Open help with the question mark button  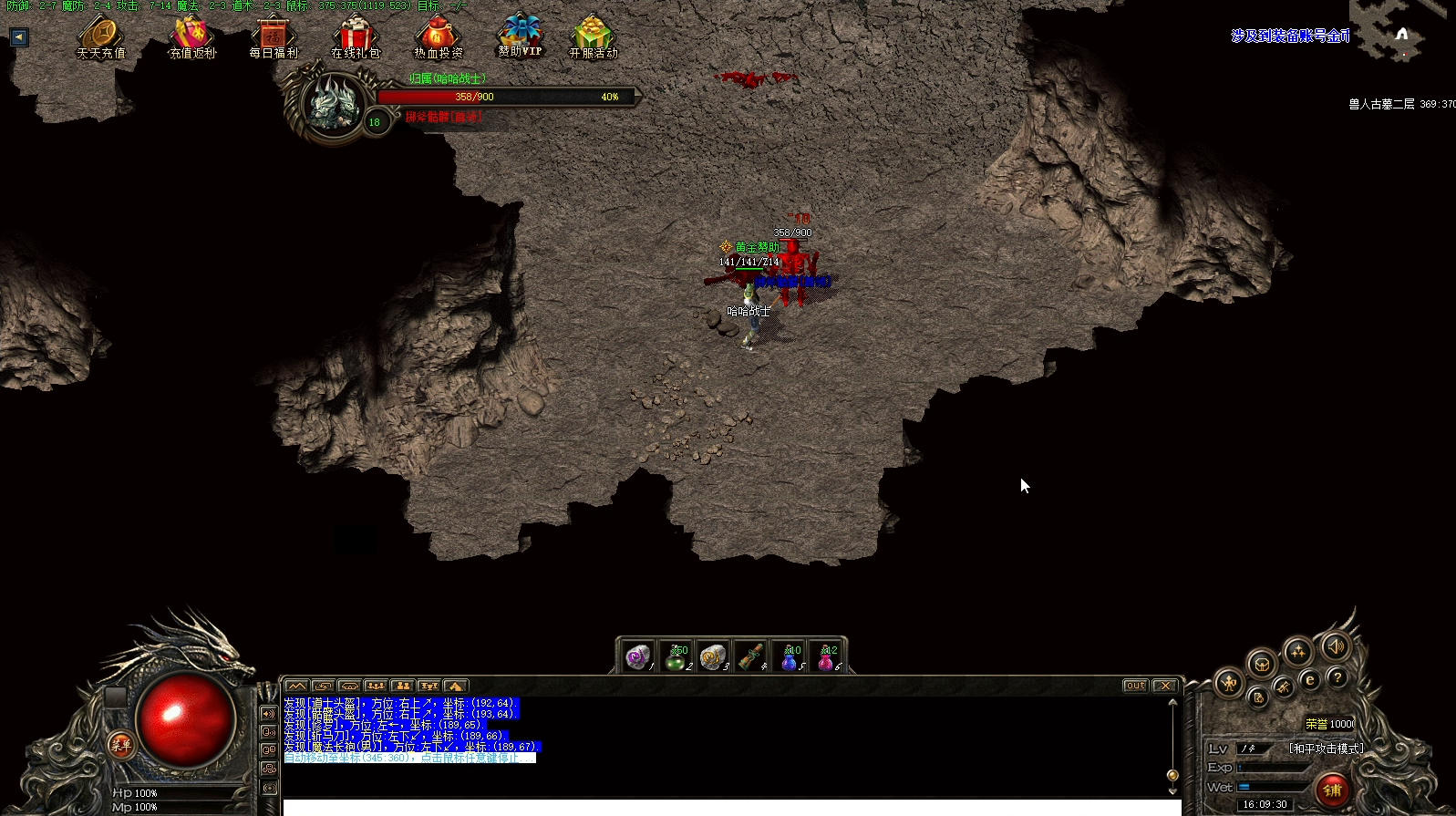[1337, 677]
